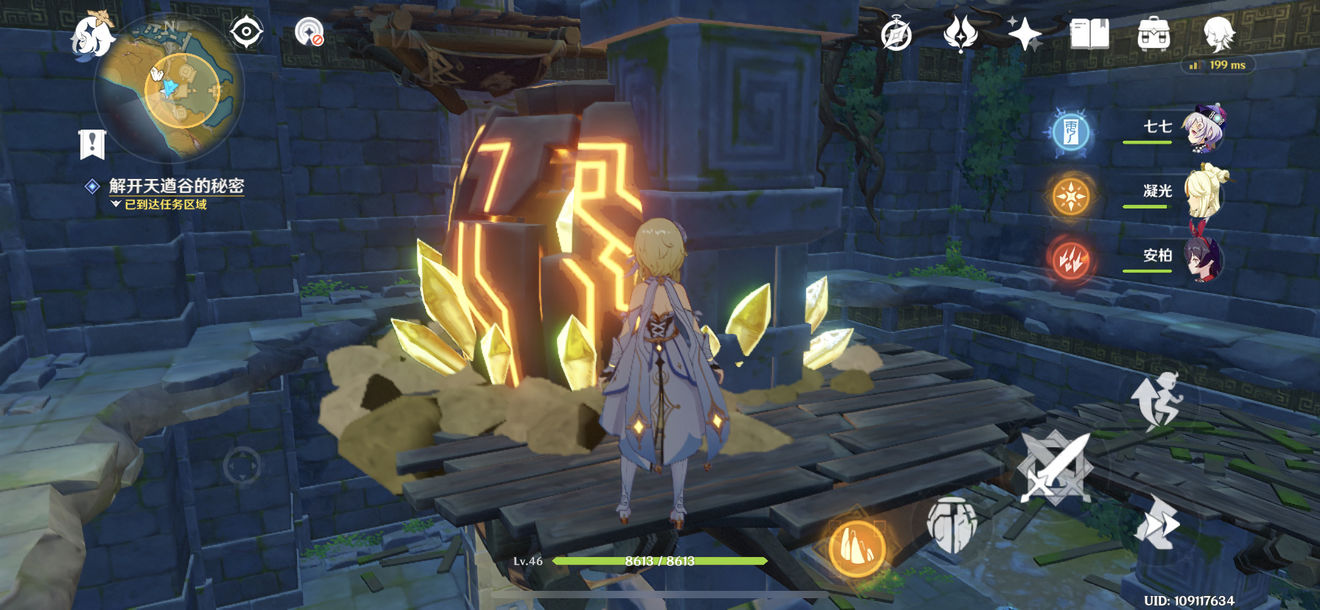
Task: Open the backpack inventory
Action: [1154, 35]
